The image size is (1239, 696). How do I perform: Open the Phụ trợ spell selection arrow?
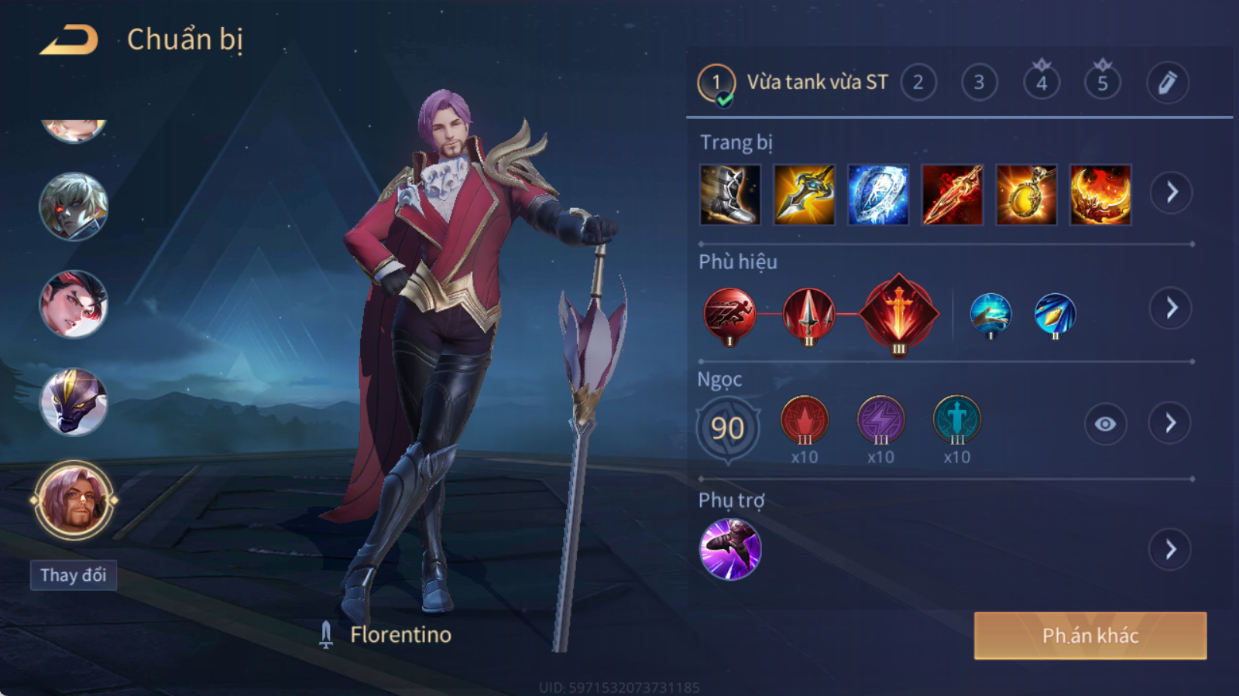click(x=1171, y=549)
